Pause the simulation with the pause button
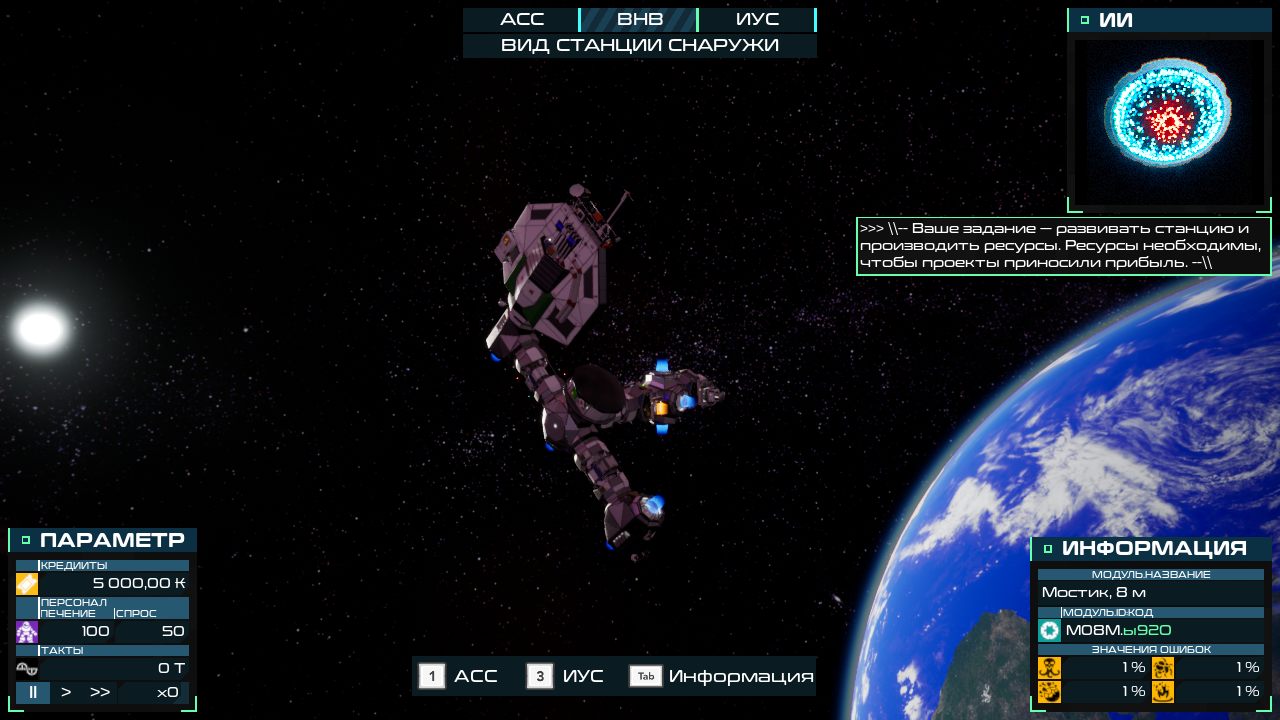1280x720 pixels. pyautogui.click(x=33, y=692)
